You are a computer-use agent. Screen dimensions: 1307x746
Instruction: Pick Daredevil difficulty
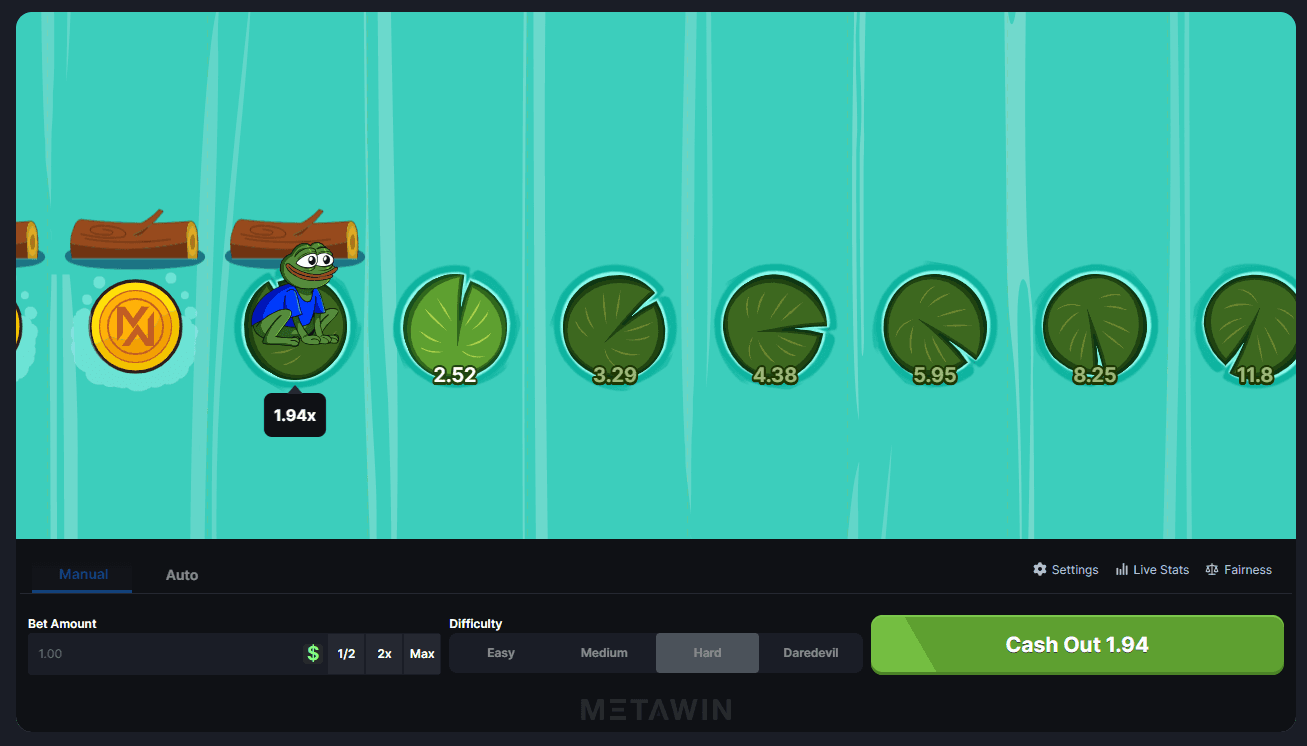(x=810, y=653)
